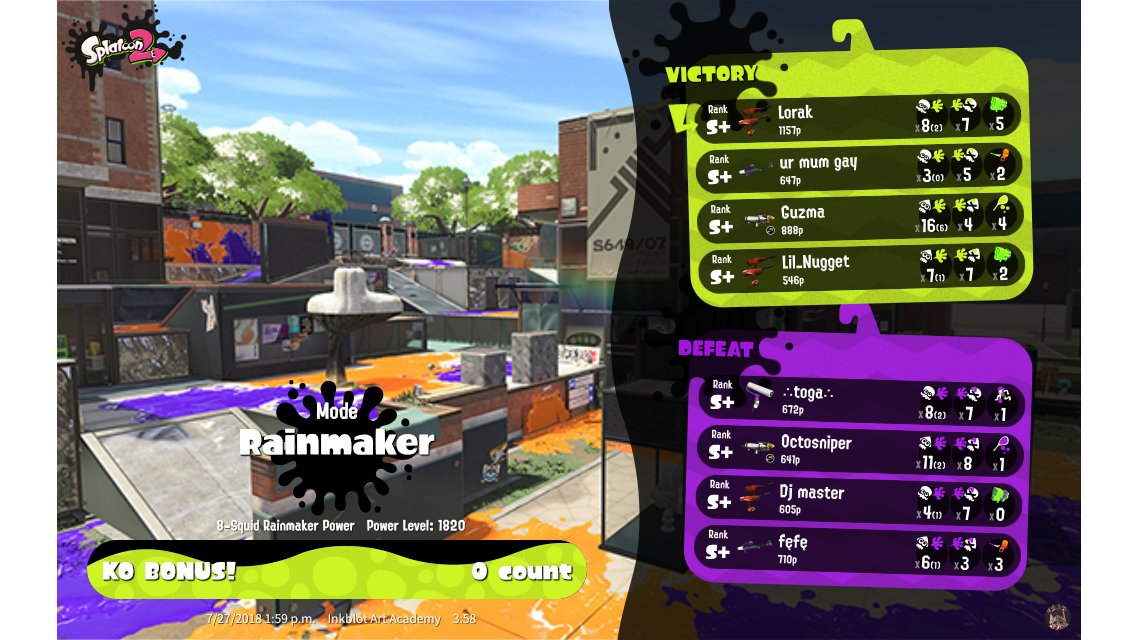Select the Lil_Nugget player row
This screenshot has width=1138, height=640.
click(858, 266)
